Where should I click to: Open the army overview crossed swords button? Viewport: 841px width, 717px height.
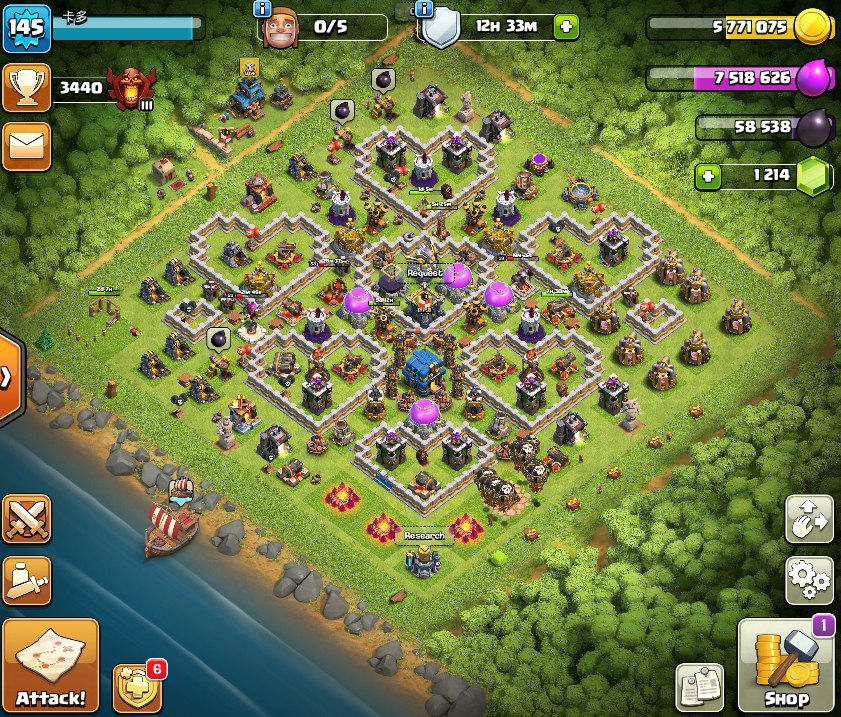26,520
